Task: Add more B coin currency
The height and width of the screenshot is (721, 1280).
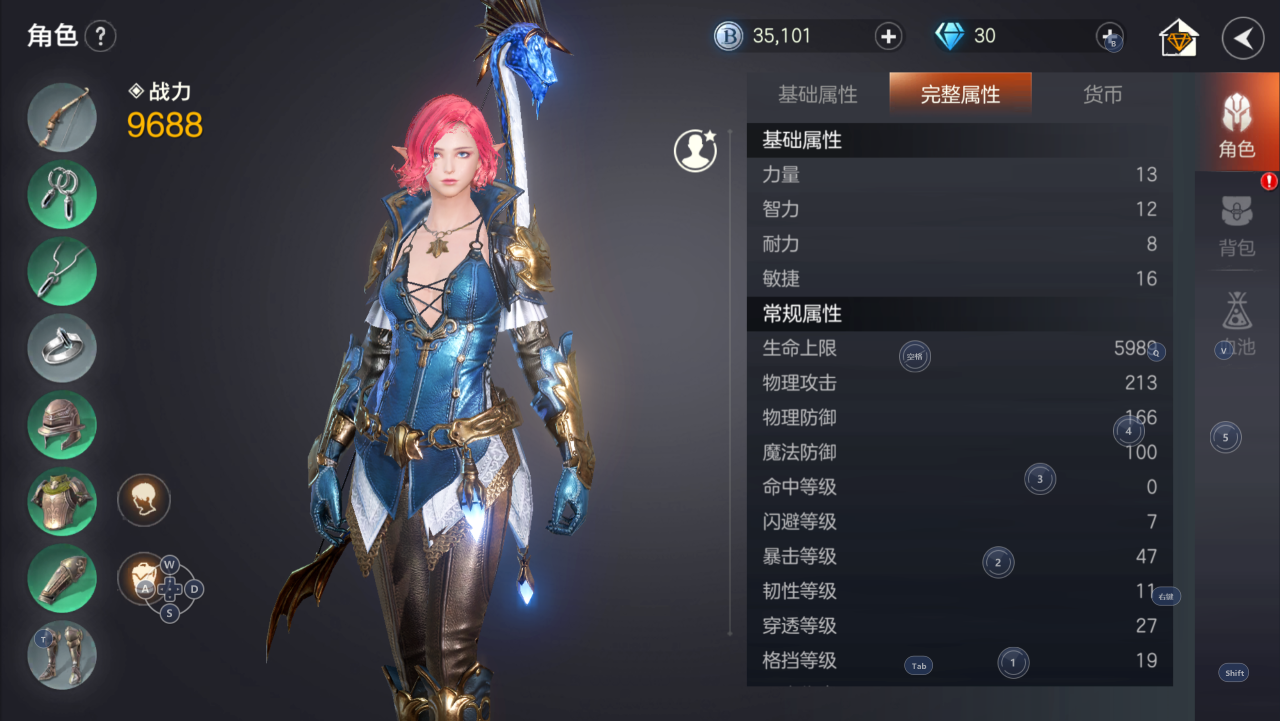Action: [888, 37]
